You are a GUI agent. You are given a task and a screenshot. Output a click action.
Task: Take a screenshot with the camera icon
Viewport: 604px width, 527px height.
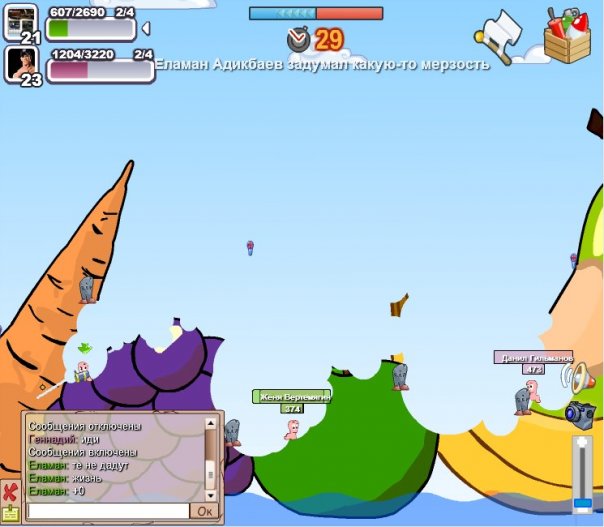point(579,412)
